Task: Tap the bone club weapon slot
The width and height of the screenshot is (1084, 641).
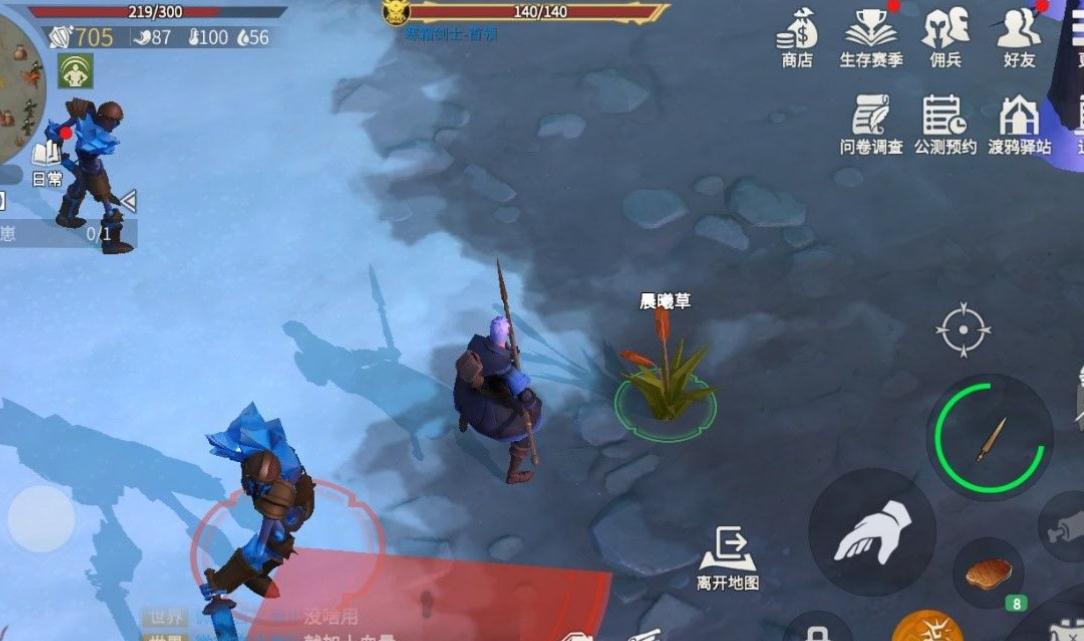Action: click(x=1066, y=526)
